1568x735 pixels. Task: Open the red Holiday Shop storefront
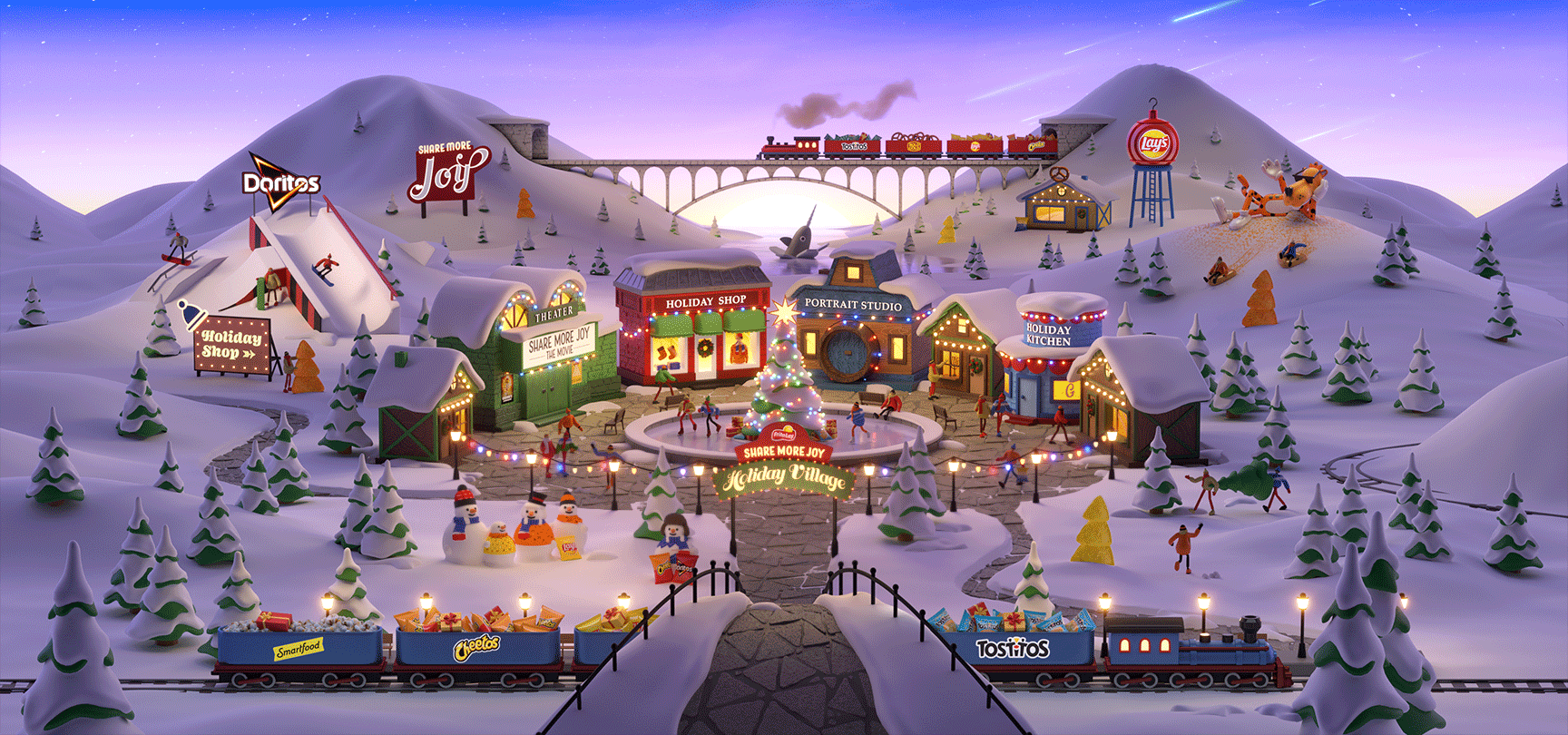699,334
